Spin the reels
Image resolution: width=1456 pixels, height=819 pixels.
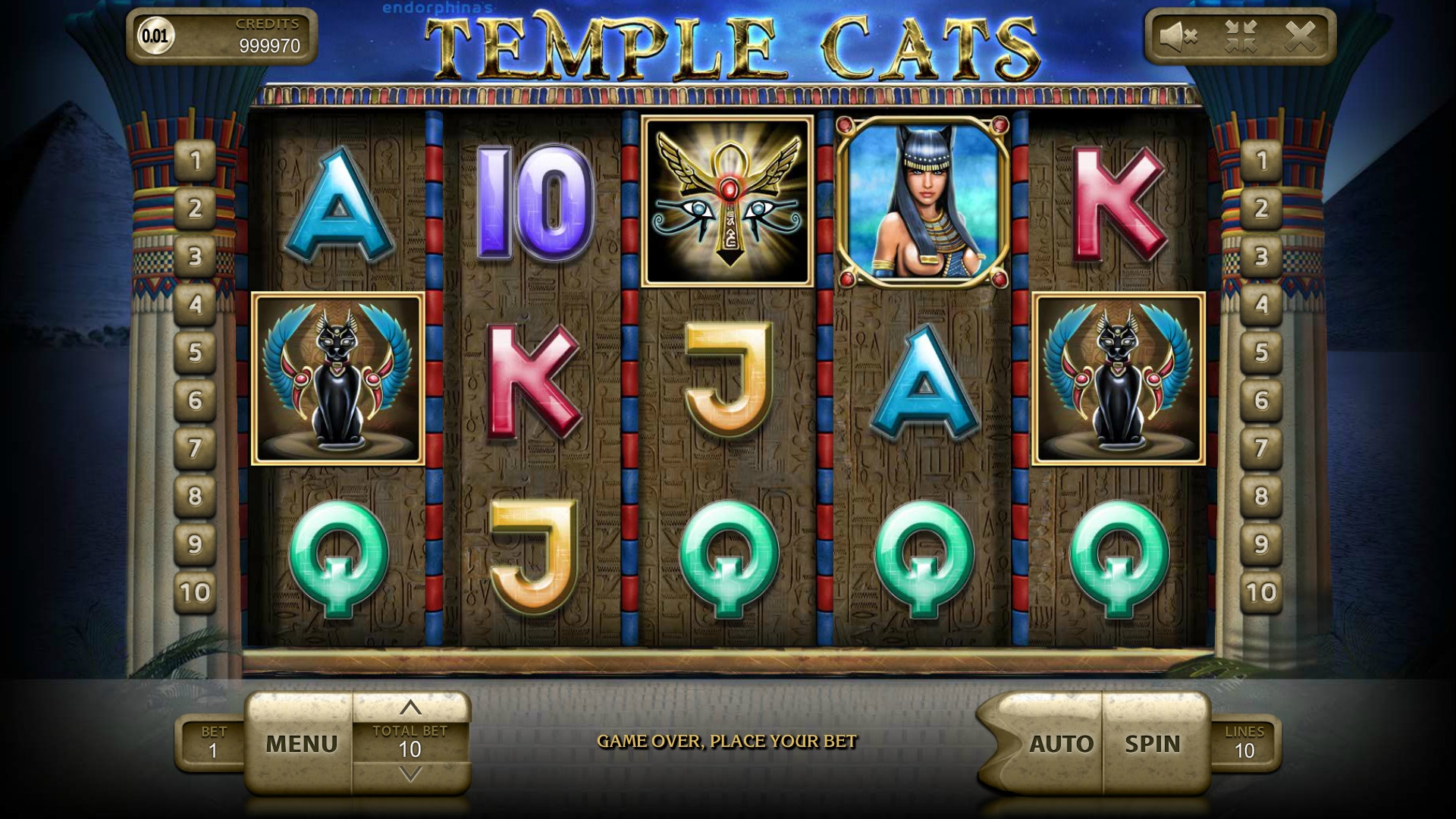(x=1153, y=744)
